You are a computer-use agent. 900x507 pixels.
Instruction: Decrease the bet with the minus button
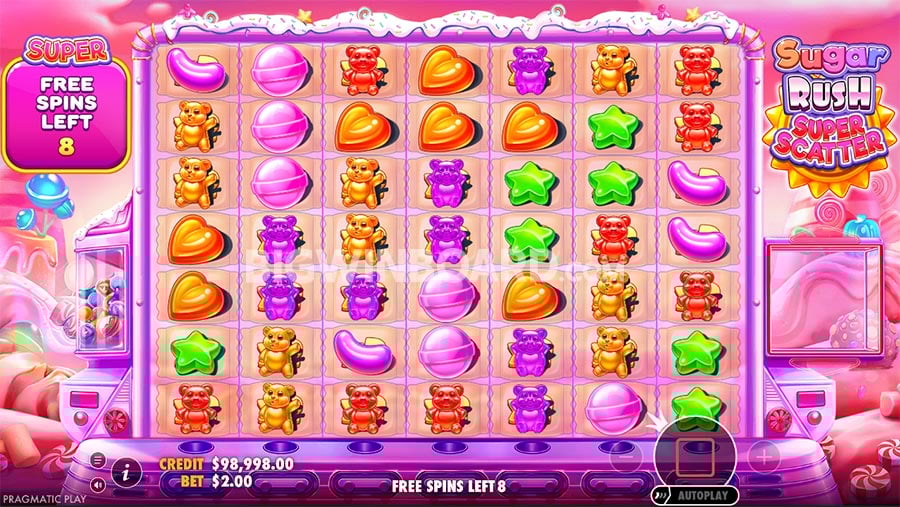(623, 459)
